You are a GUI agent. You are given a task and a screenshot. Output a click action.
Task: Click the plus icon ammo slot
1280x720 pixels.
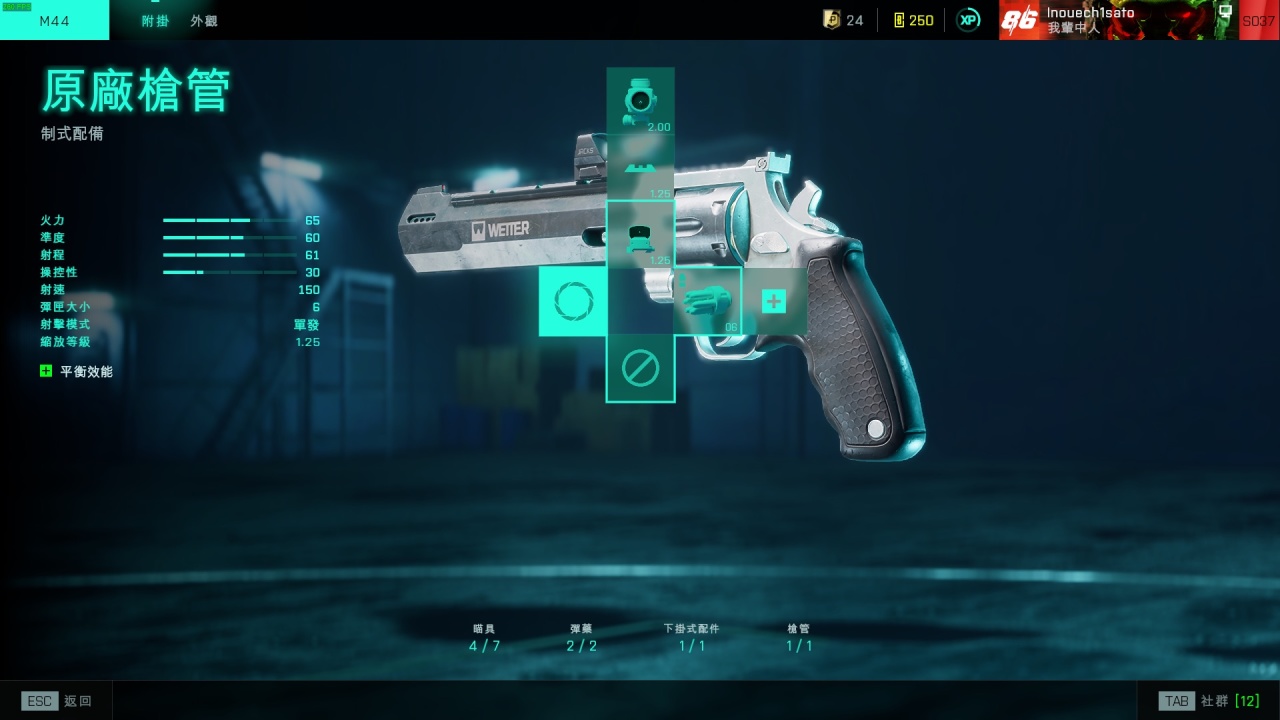pyautogui.click(x=774, y=301)
